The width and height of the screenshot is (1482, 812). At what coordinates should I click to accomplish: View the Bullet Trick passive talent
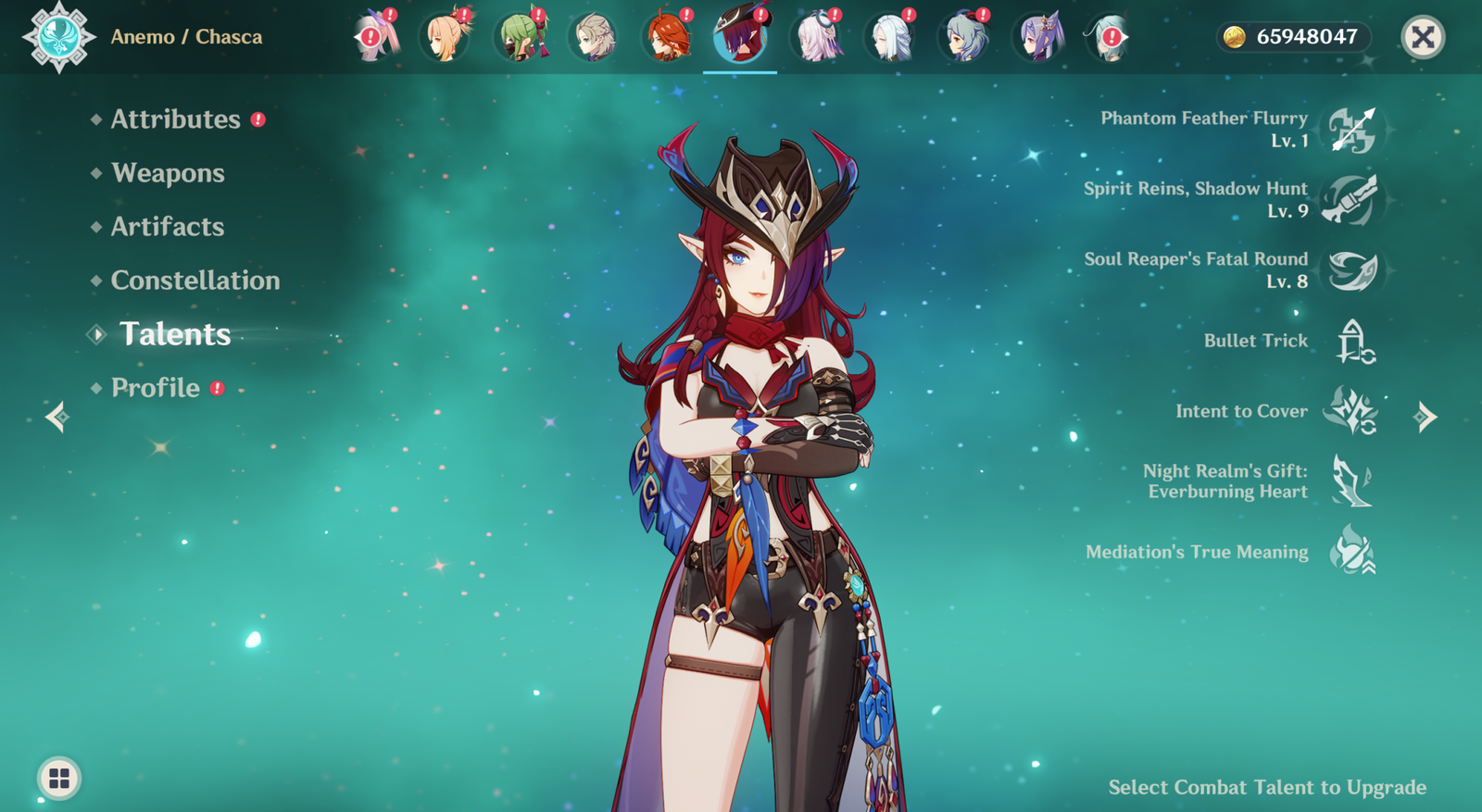[1352, 341]
